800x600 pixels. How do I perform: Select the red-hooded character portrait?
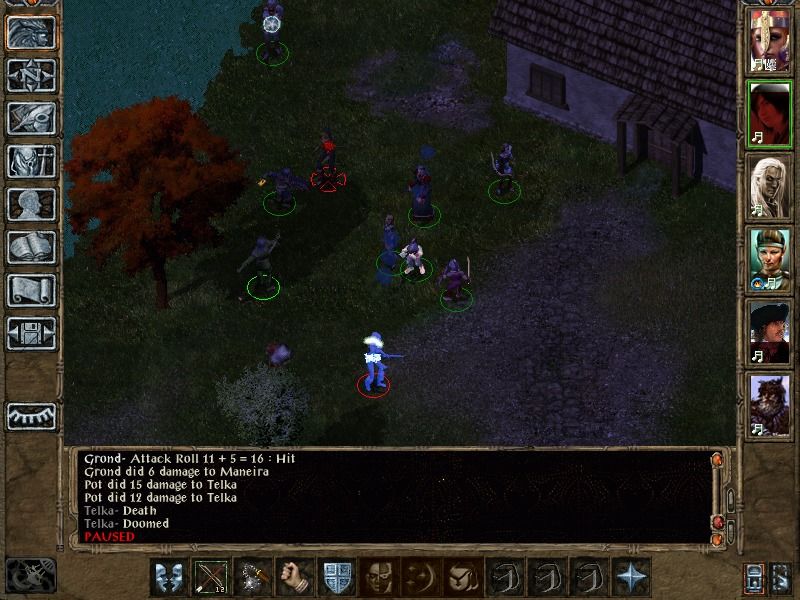coord(771,115)
